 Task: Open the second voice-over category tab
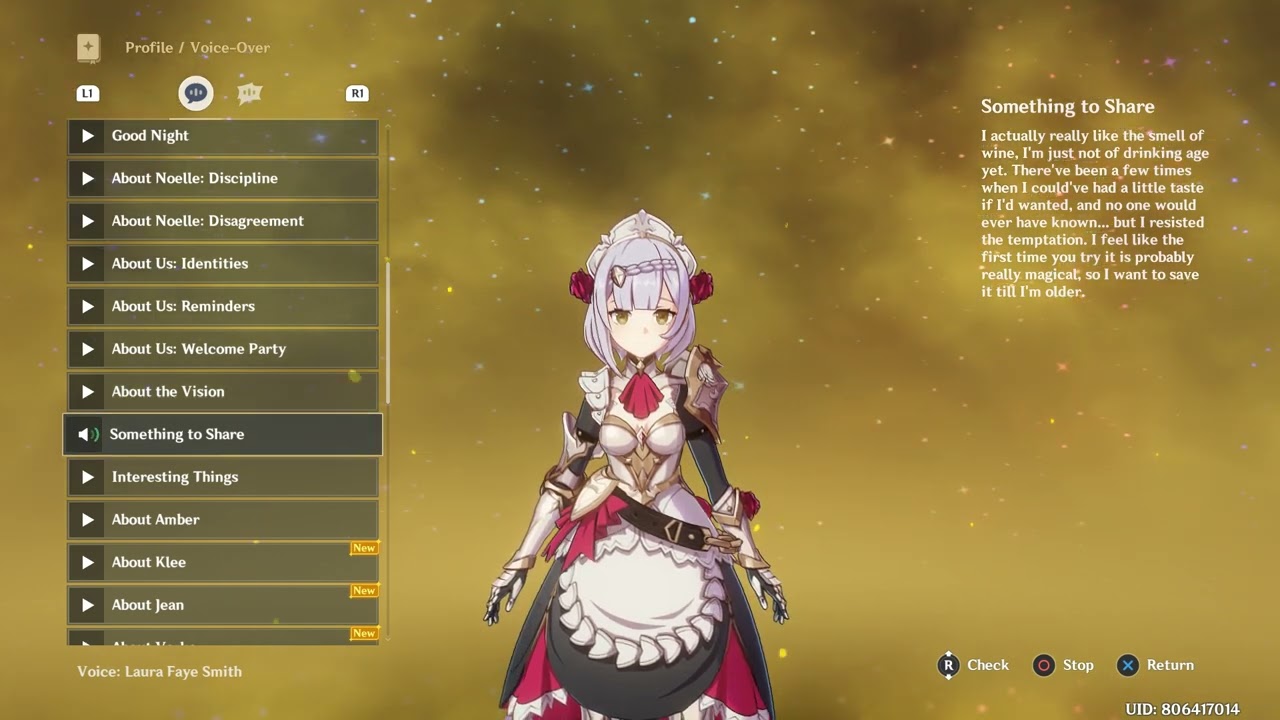pos(249,93)
